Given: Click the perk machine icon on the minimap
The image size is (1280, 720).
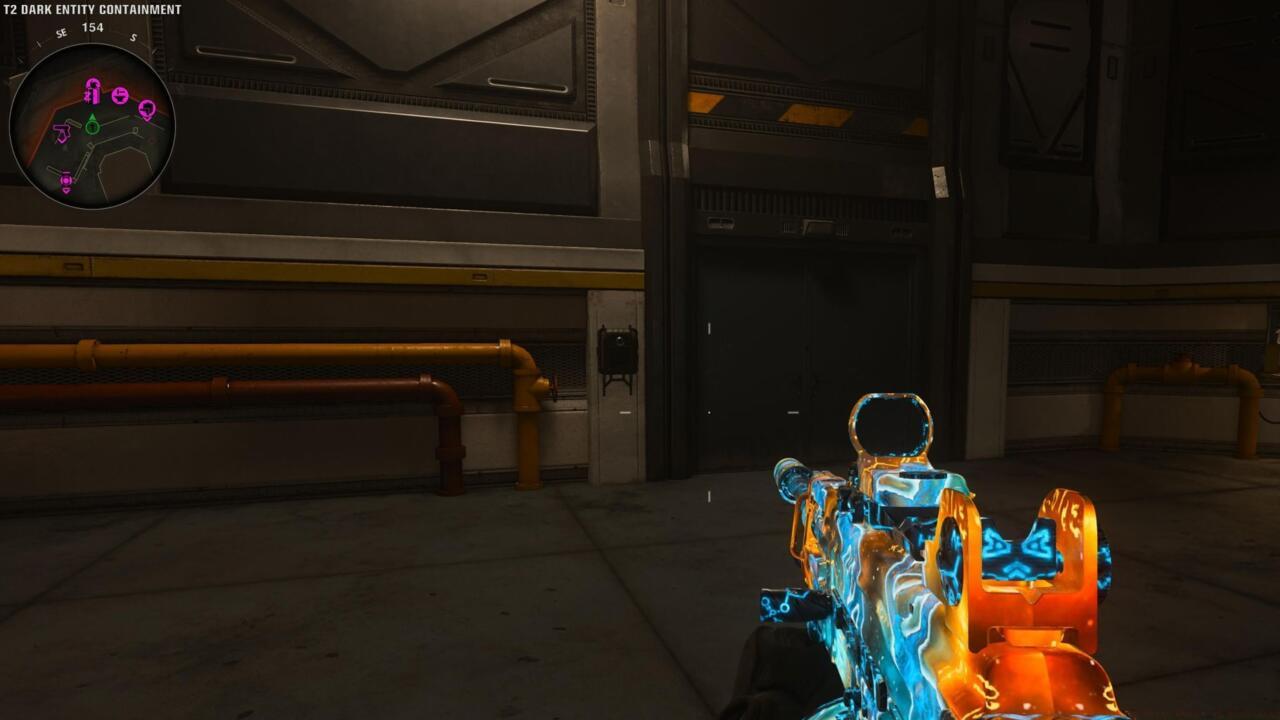Looking at the screenshot, I should coord(93,91).
